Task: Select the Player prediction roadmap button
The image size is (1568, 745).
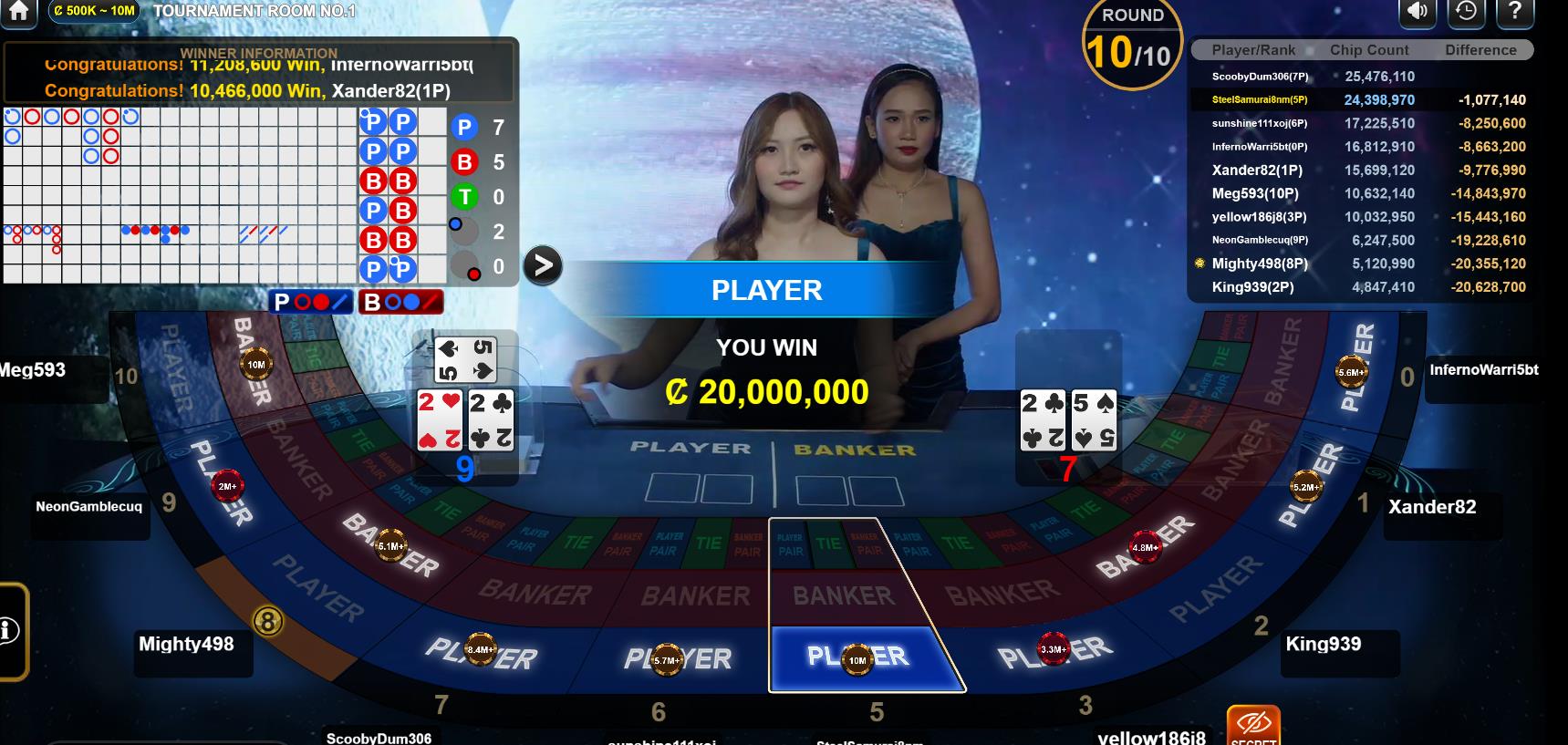Action: (x=312, y=302)
